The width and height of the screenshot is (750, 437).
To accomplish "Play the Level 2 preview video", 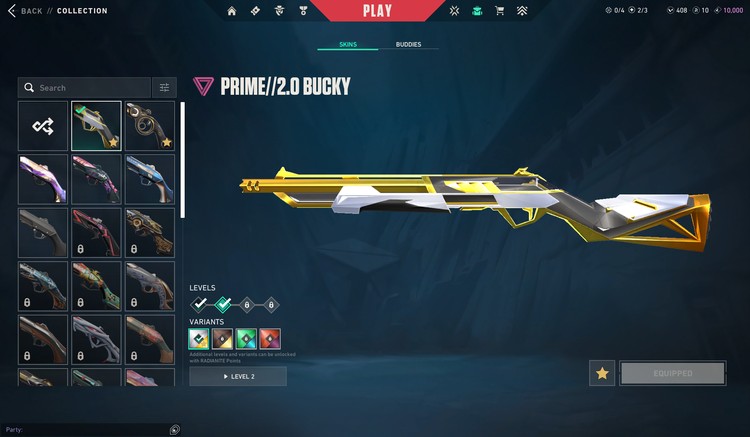I will pyautogui.click(x=238, y=376).
